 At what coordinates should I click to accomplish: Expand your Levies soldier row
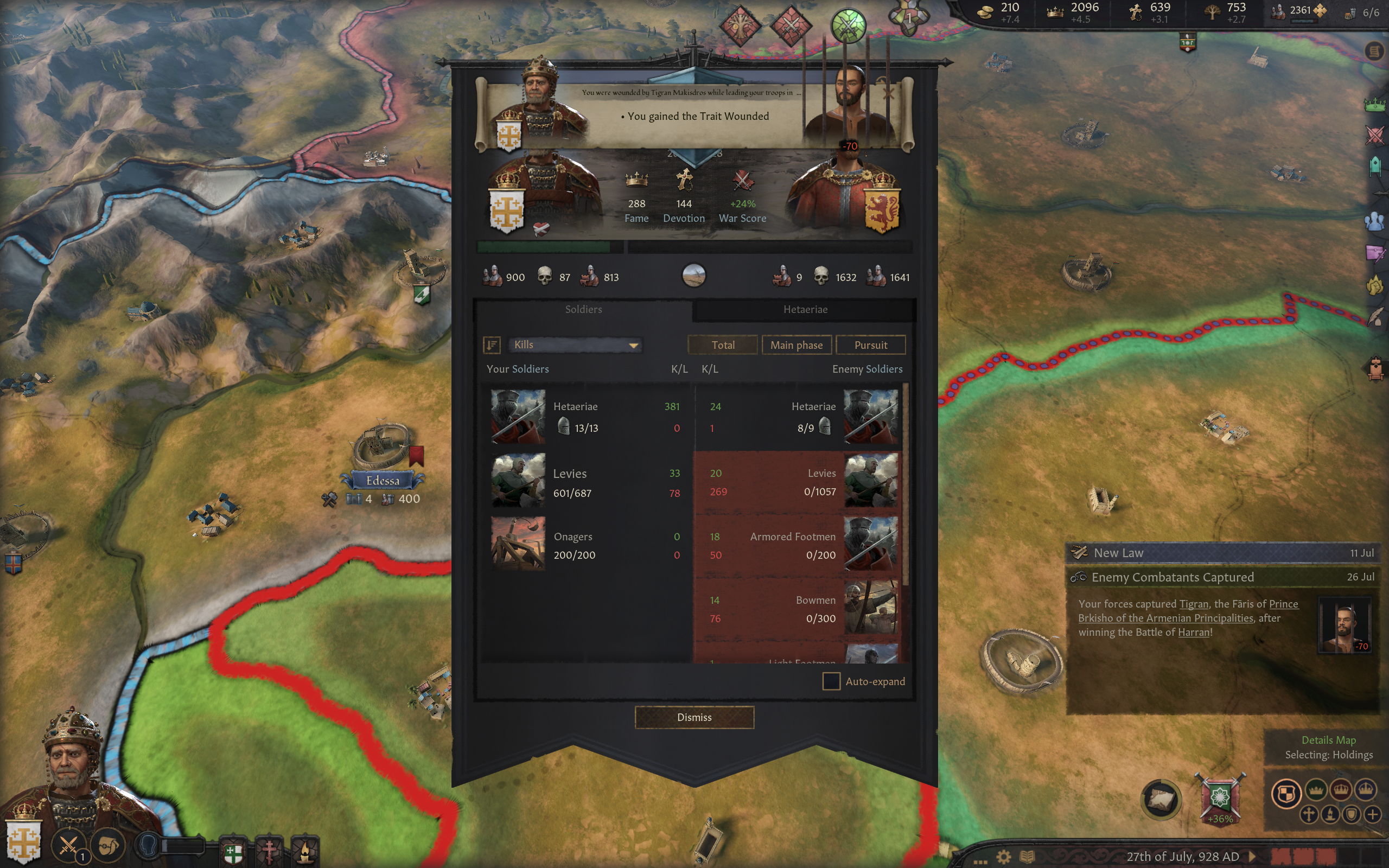585,482
